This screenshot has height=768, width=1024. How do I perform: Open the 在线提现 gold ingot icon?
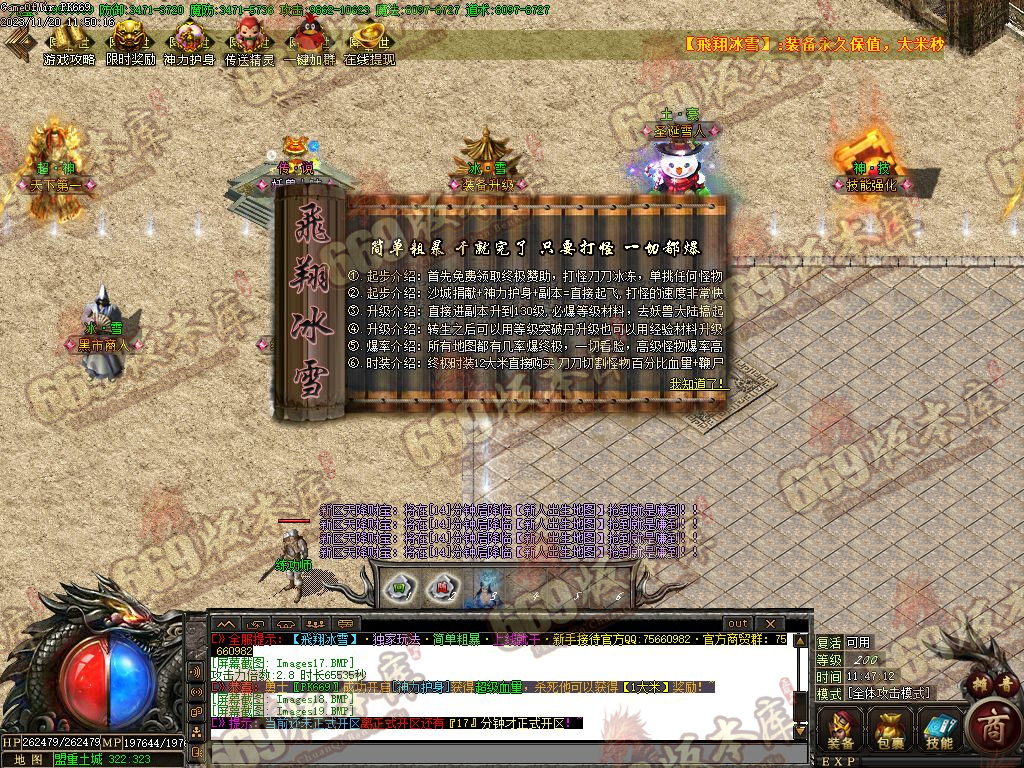369,40
